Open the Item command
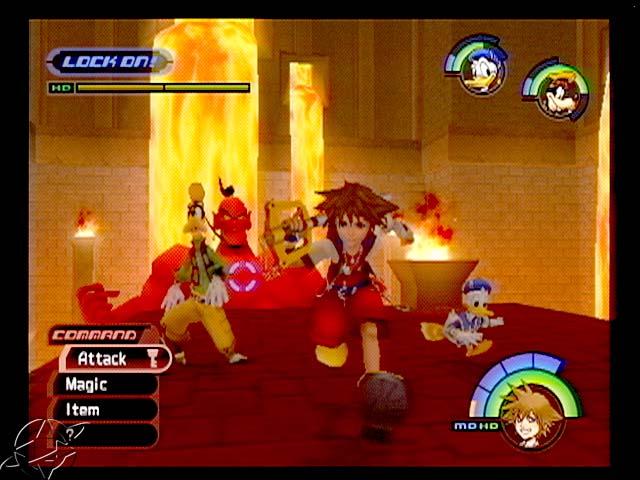Image resolution: width=640 pixels, height=480 pixels. 100,410
